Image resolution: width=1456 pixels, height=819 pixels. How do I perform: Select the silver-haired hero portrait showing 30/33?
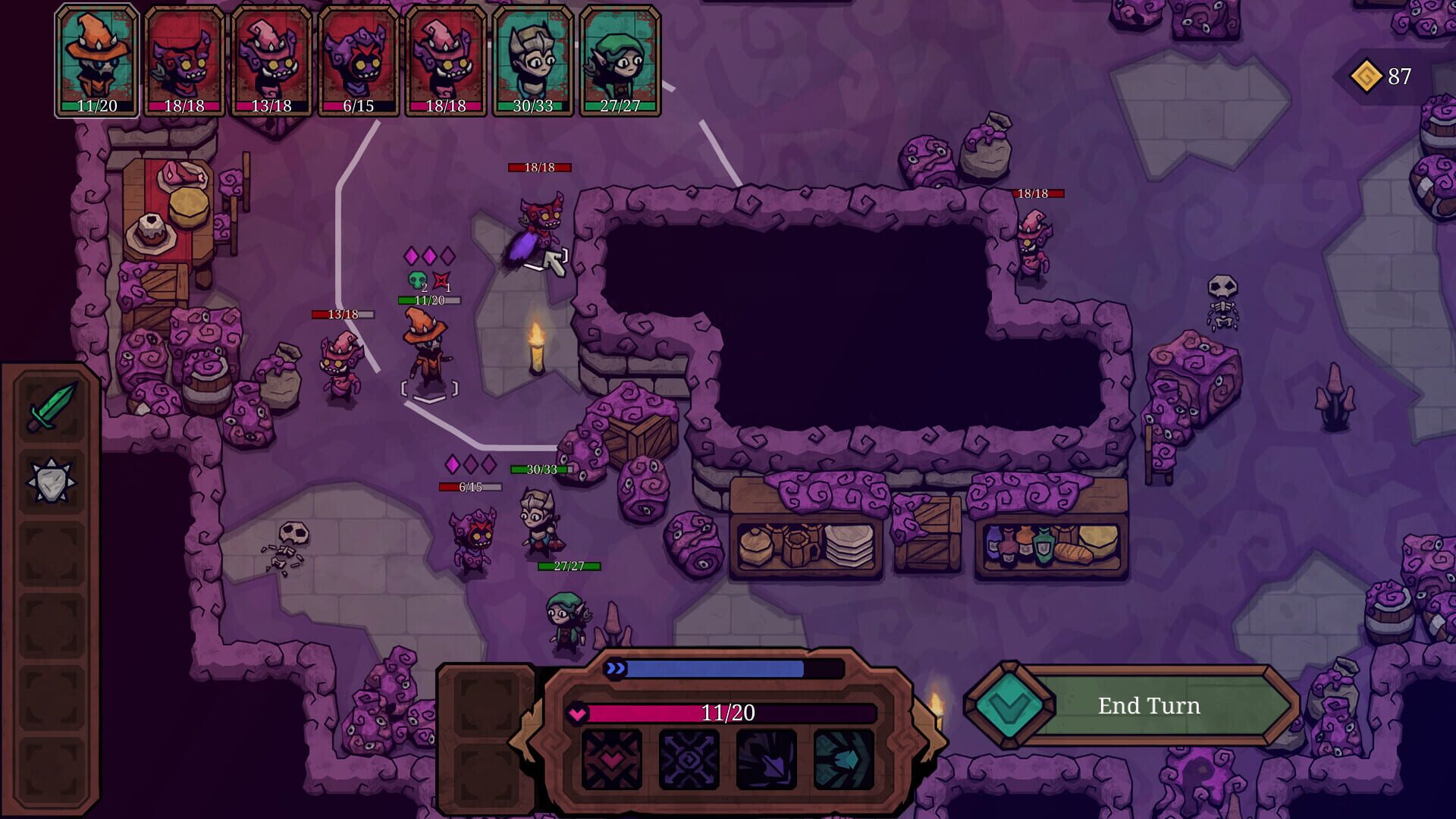click(x=533, y=59)
